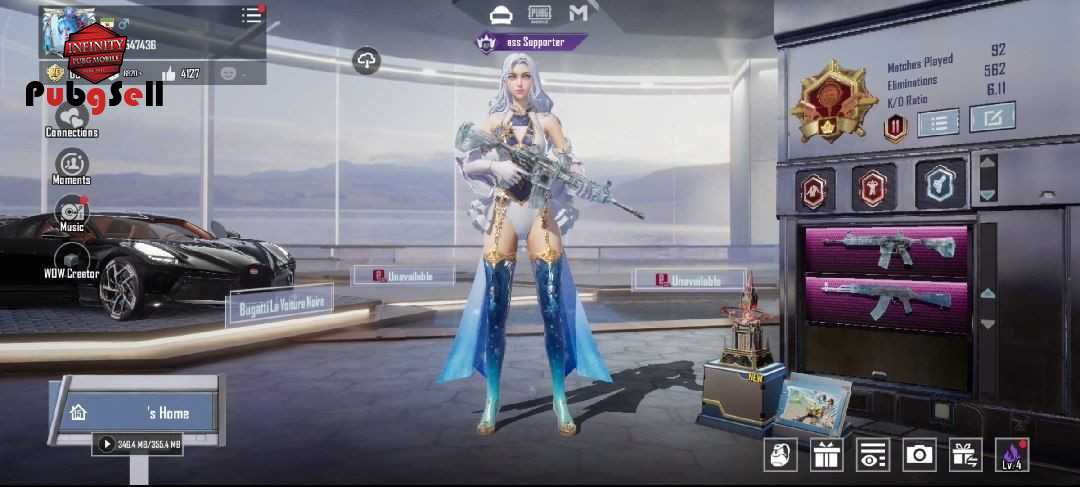This screenshot has height=487, width=1080.
Task: Open the stats details list button
Action: 938,123
